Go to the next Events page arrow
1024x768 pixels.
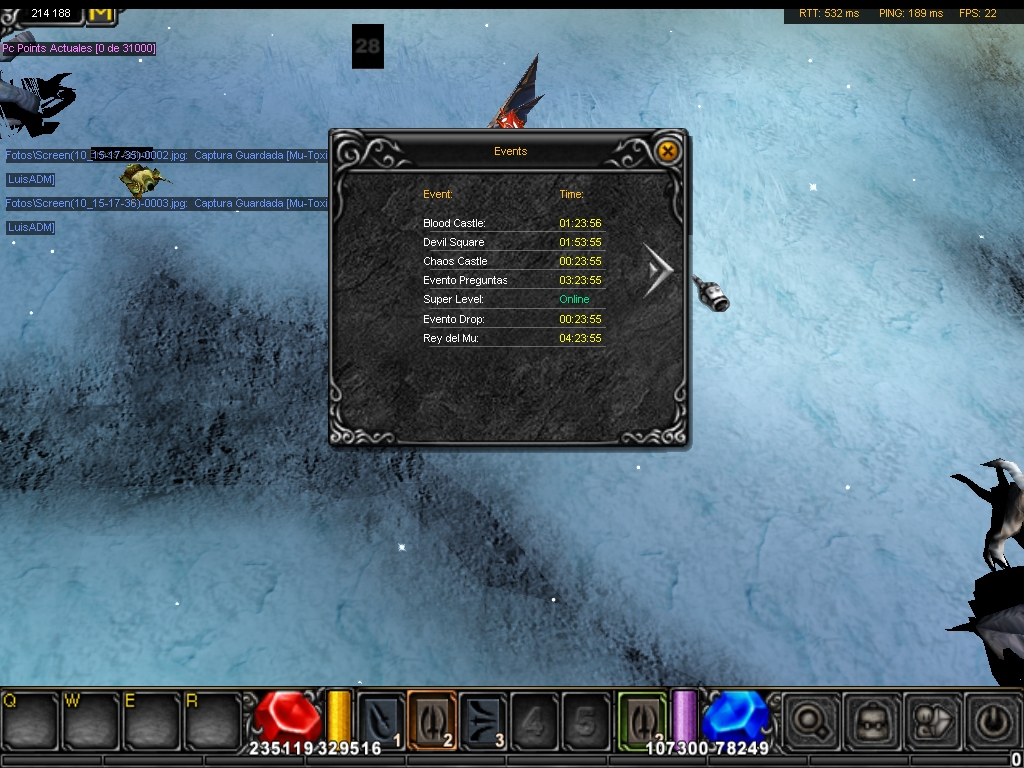click(x=659, y=270)
